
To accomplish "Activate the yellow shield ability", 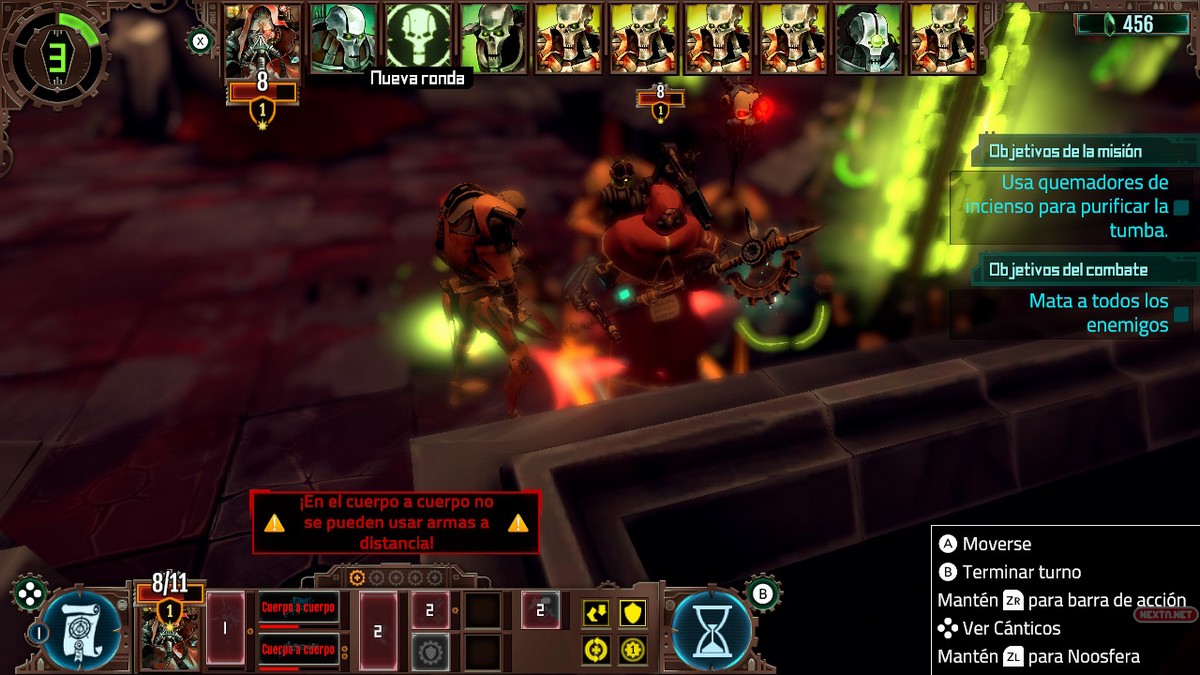I will 632,613.
